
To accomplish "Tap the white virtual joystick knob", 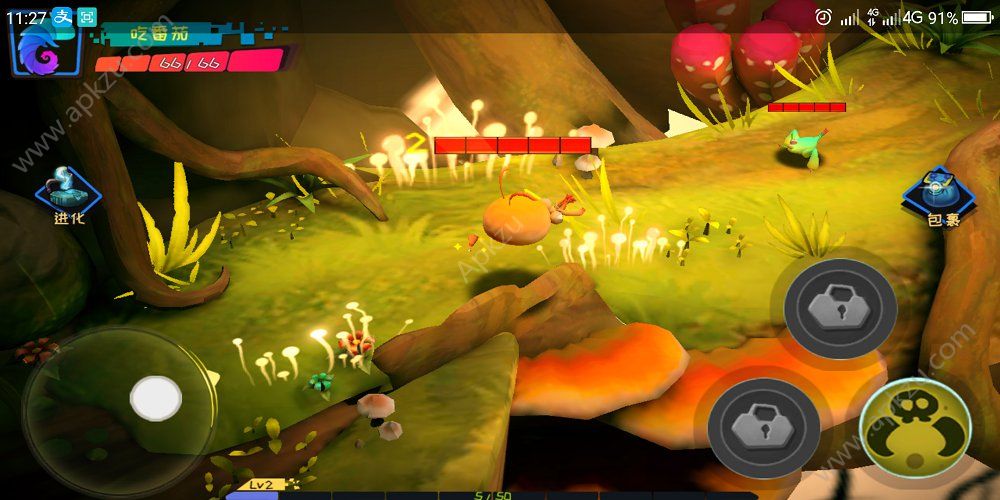I will pos(156,398).
